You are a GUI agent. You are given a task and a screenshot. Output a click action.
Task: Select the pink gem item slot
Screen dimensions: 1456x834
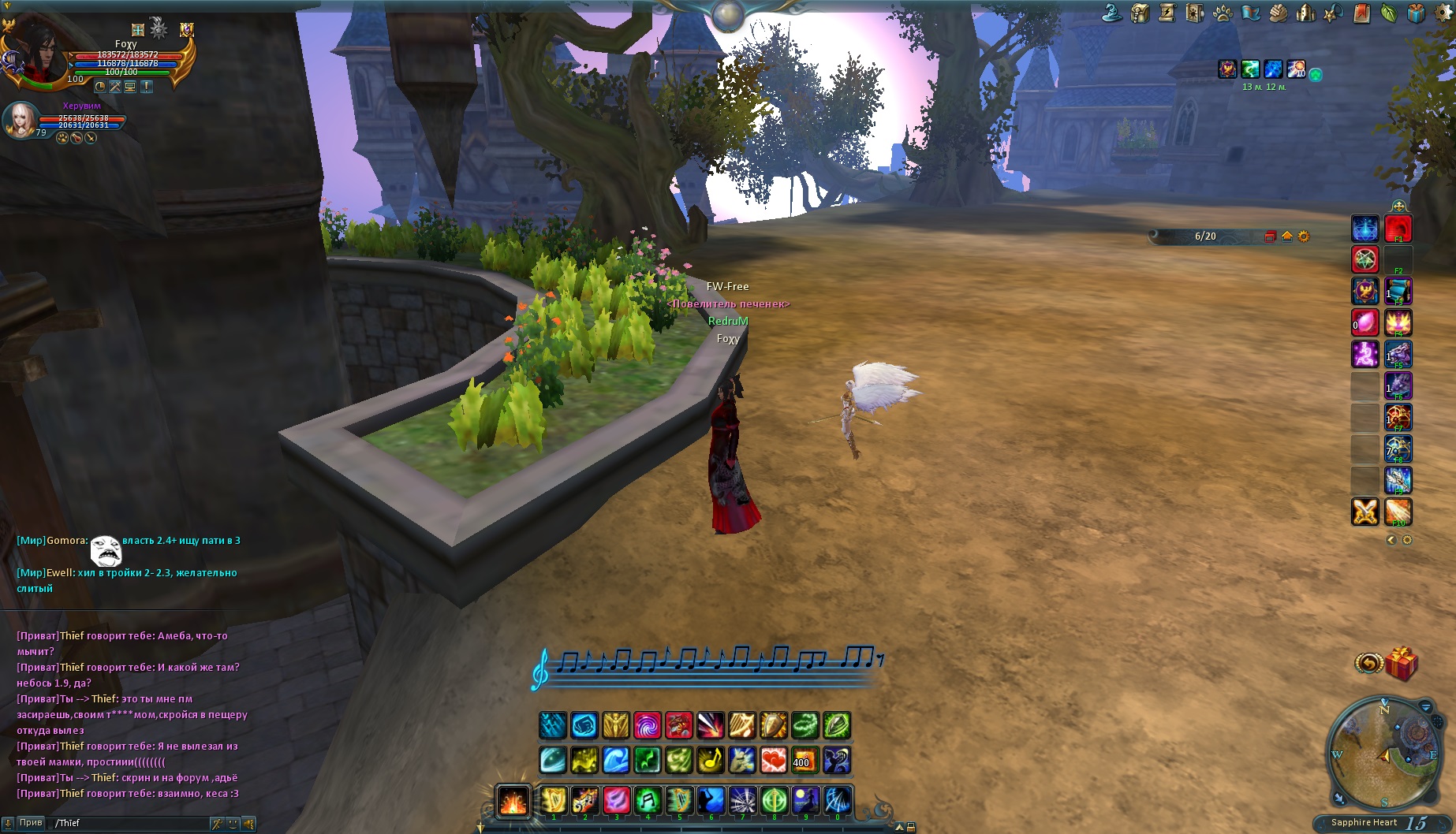[1365, 322]
